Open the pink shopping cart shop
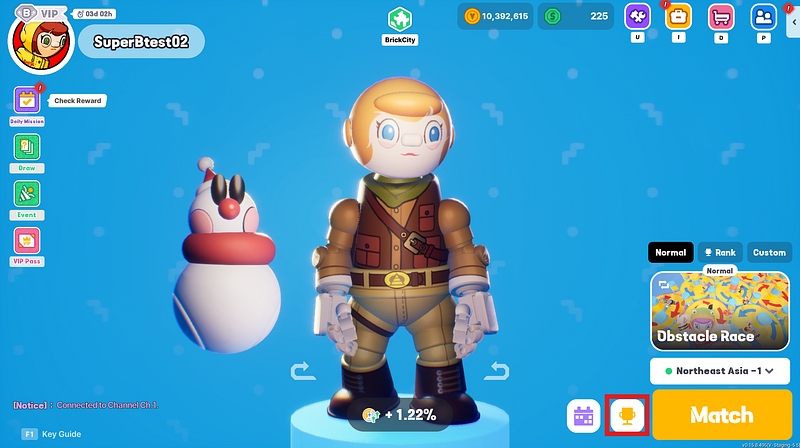 (x=721, y=17)
